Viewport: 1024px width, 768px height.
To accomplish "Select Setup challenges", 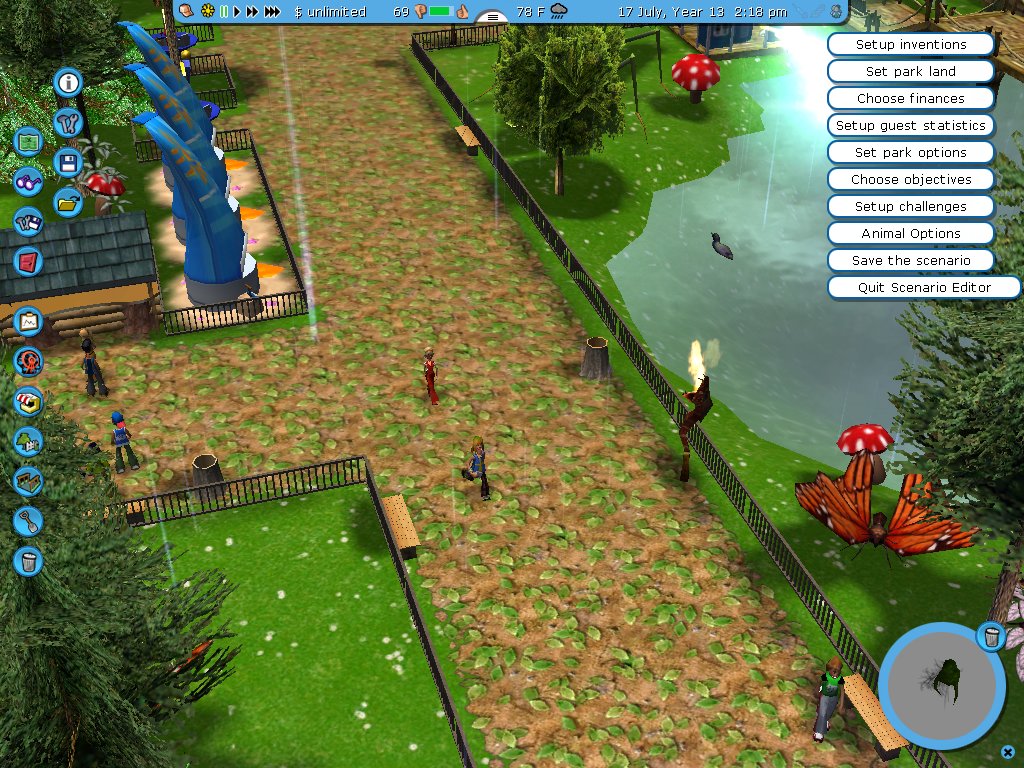I will coord(911,207).
